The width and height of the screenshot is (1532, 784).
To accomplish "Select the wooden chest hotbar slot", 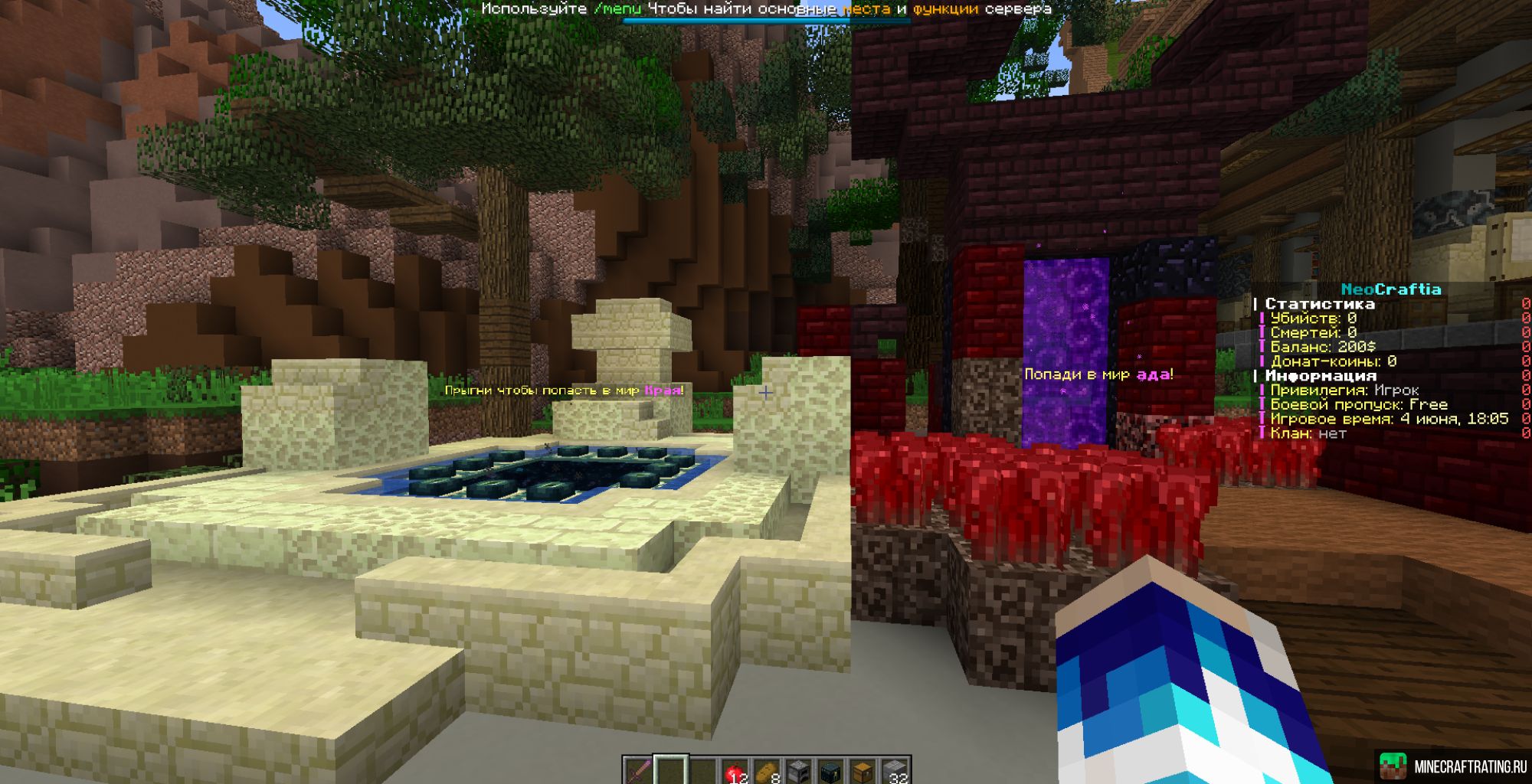I will (863, 771).
